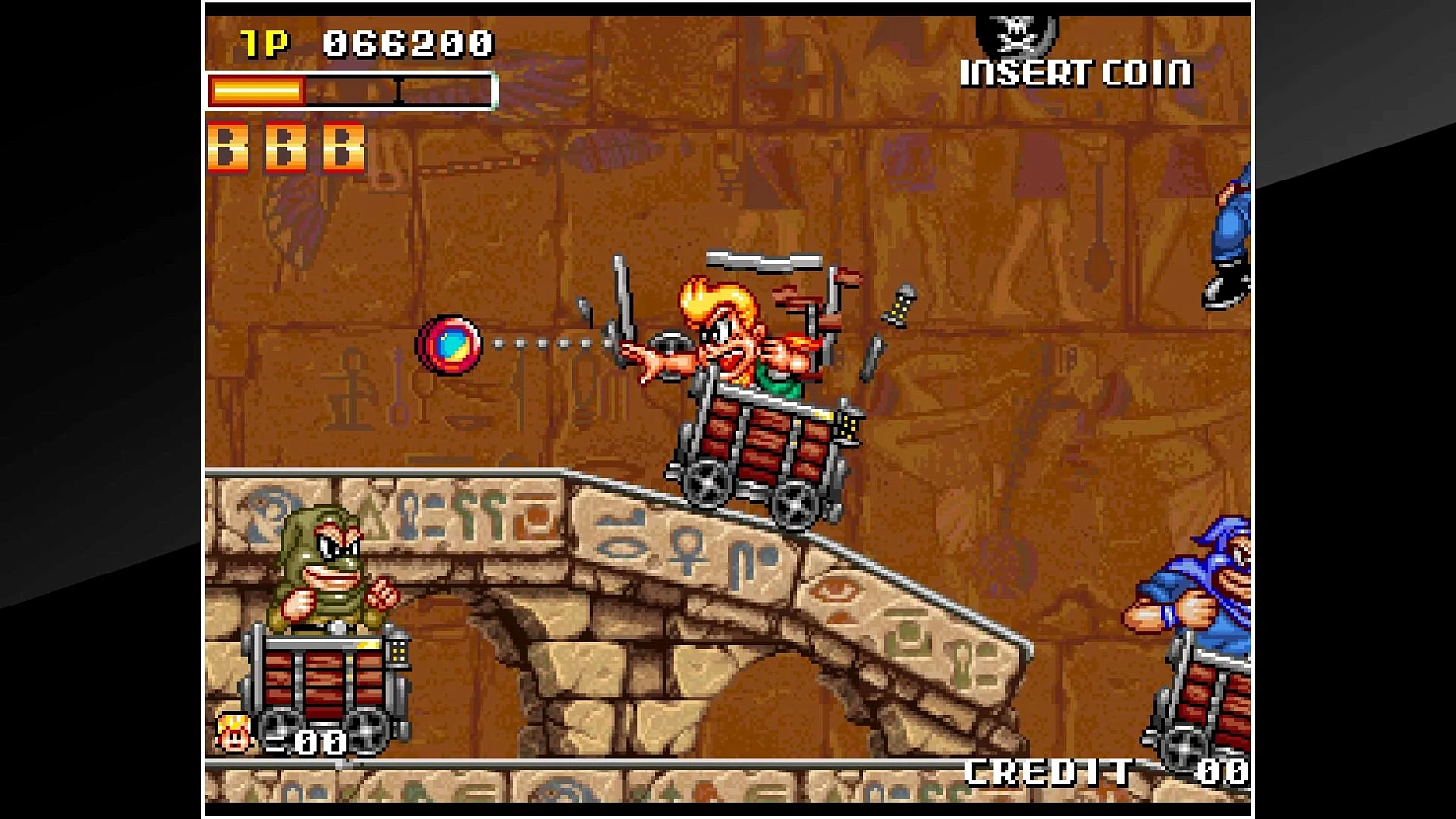The height and width of the screenshot is (819, 1456).
Task: Select the rightmost bomb 'B' icon
Action: [342, 147]
